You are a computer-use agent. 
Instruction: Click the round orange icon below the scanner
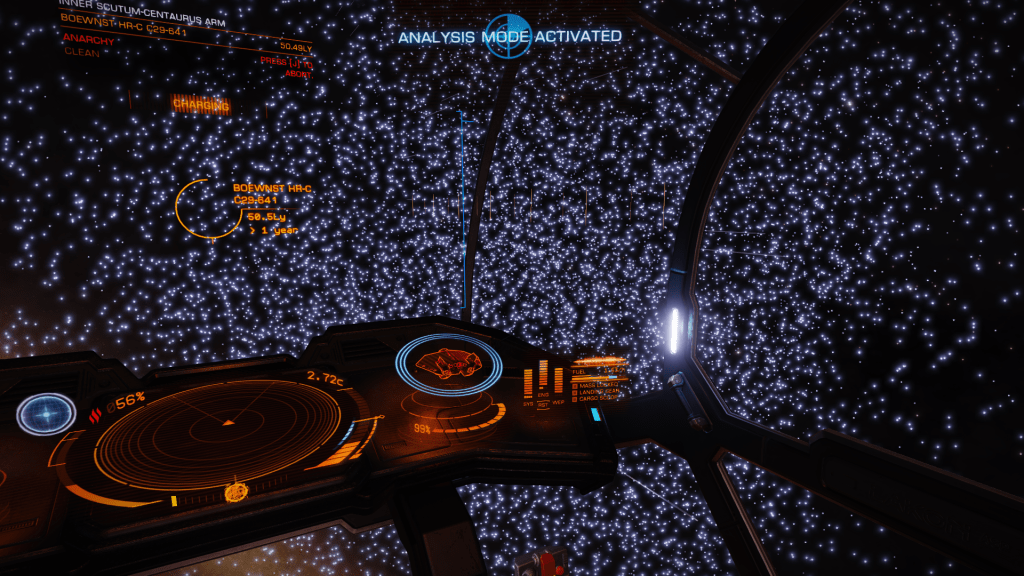pos(237,491)
